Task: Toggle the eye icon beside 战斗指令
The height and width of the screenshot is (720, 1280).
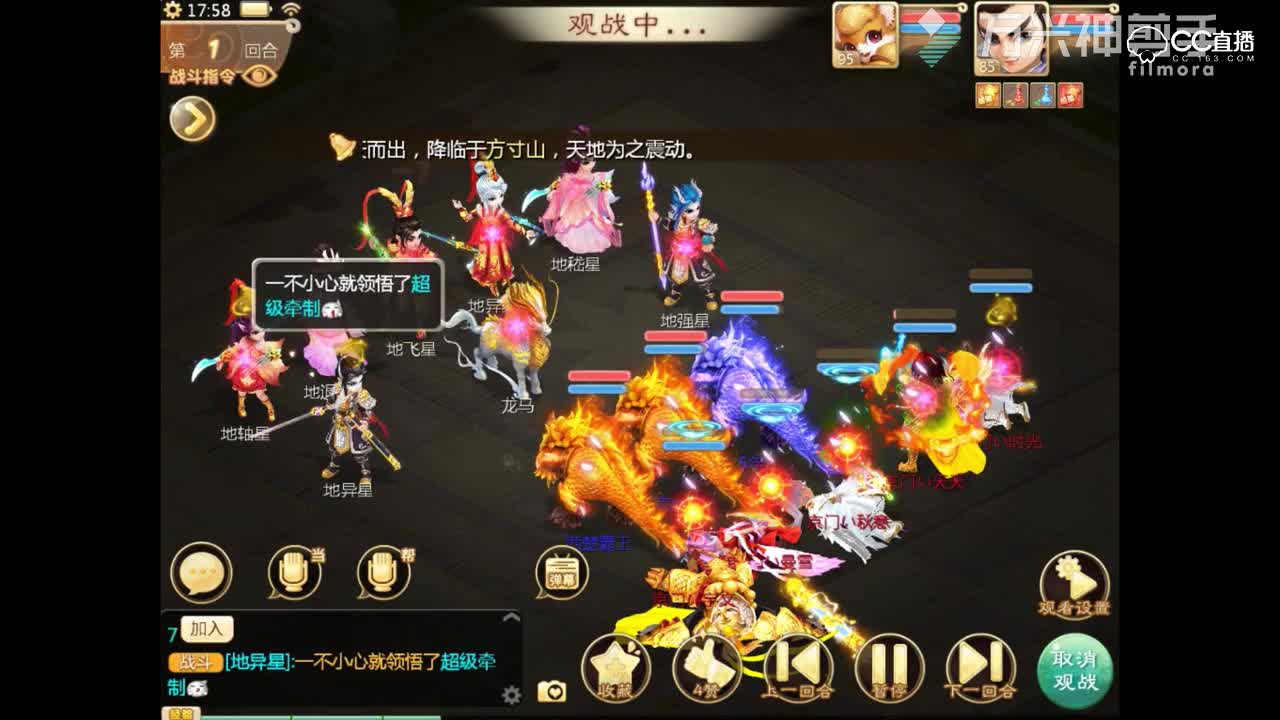Action: tap(258, 76)
